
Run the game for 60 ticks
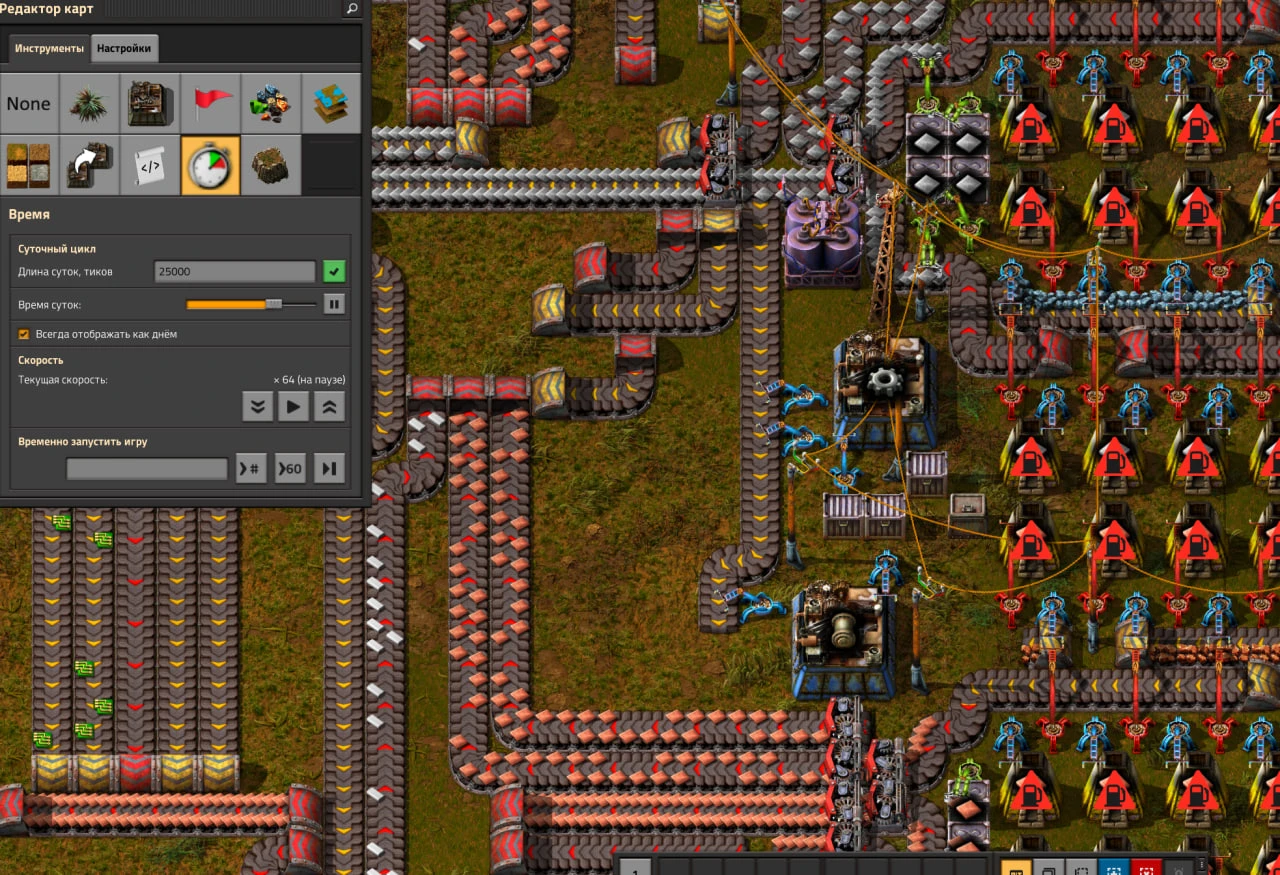pyautogui.click(x=290, y=467)
